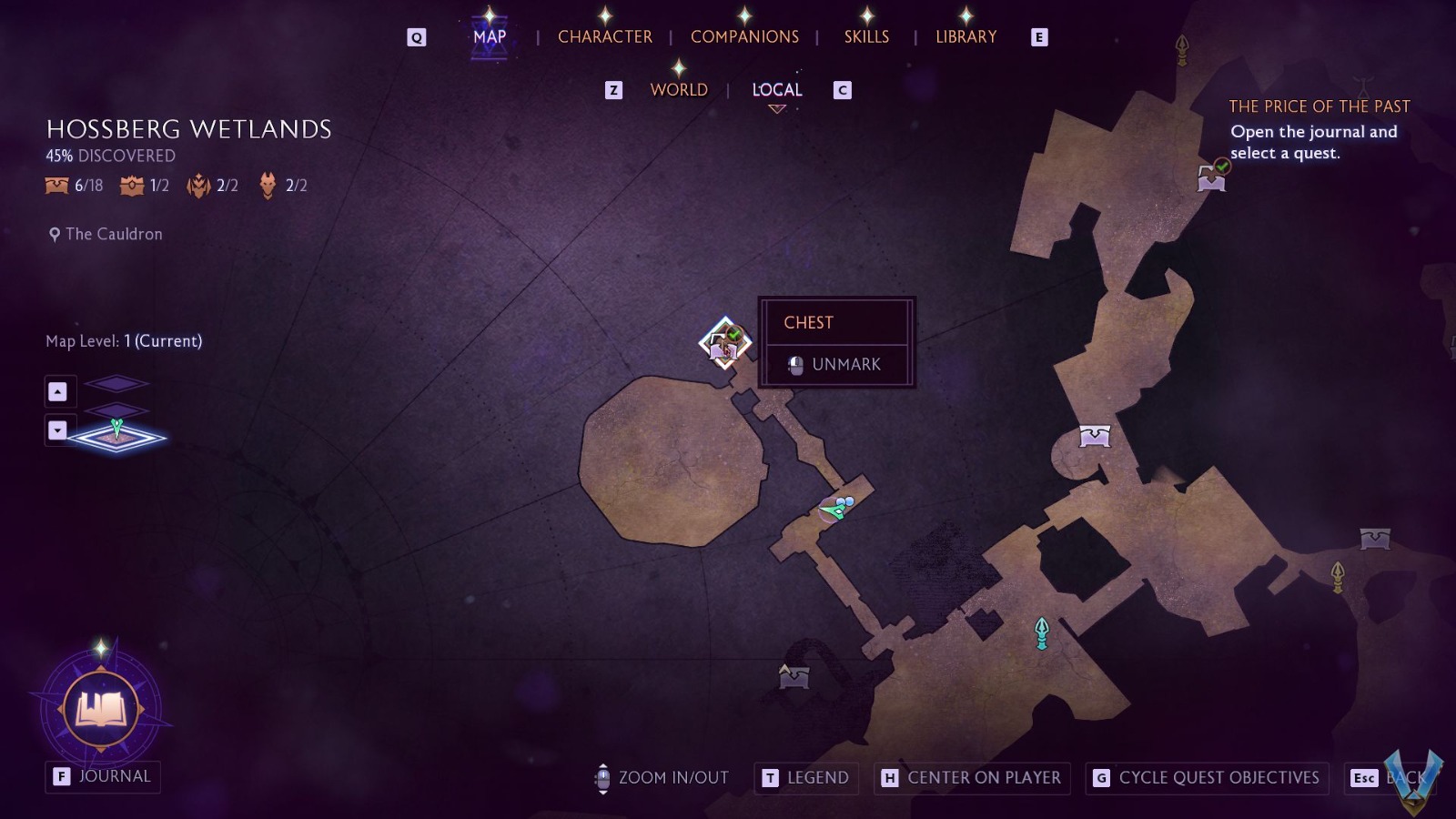Click the map level down arrow

59,430
